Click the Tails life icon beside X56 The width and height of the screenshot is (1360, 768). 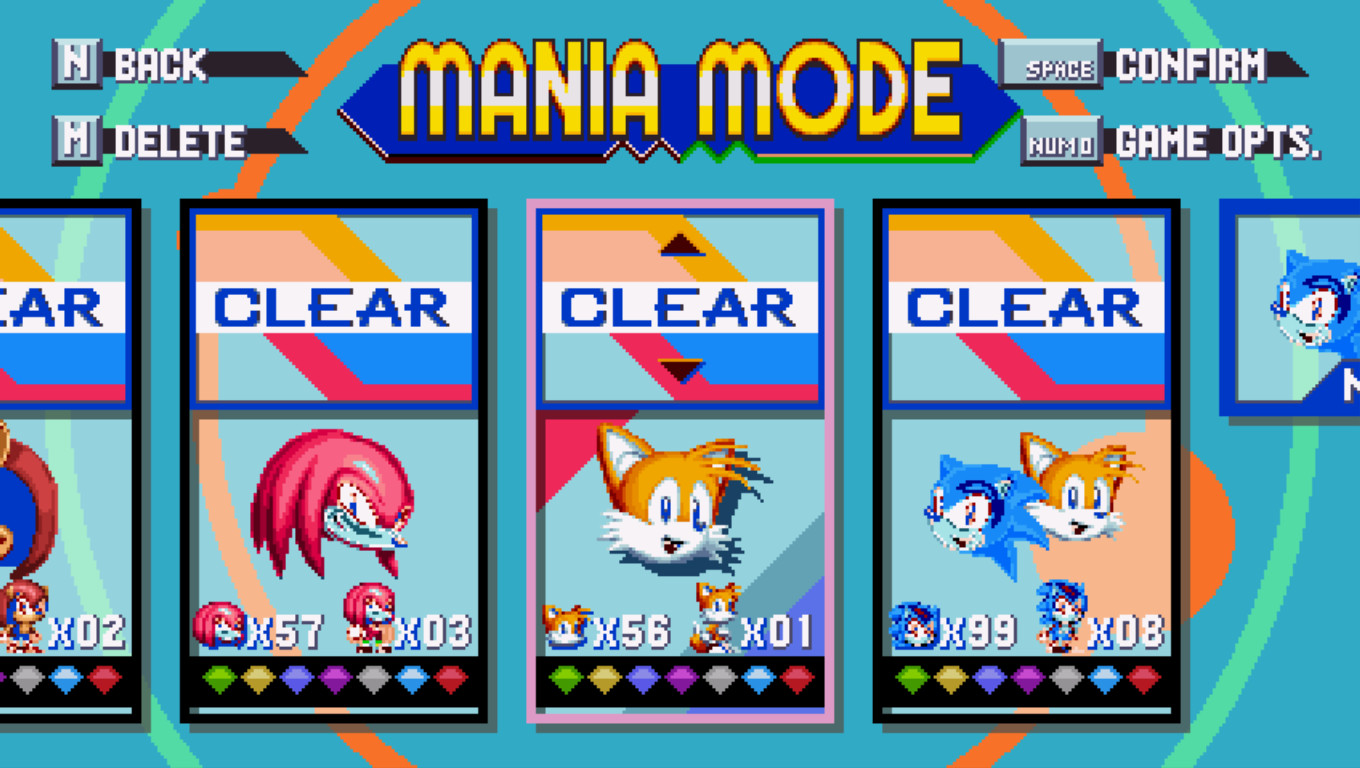click(562, 625)
